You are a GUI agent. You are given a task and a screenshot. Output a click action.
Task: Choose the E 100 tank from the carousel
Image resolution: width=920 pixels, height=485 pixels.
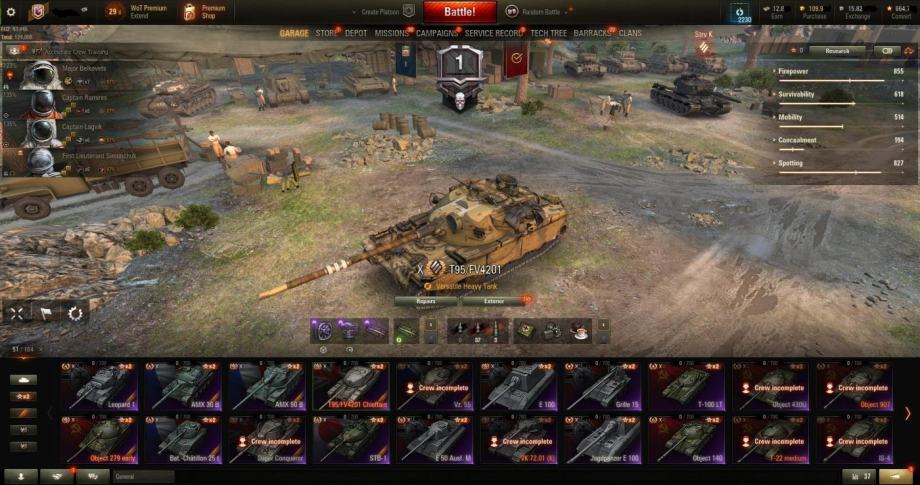click(x=521, y=386)
